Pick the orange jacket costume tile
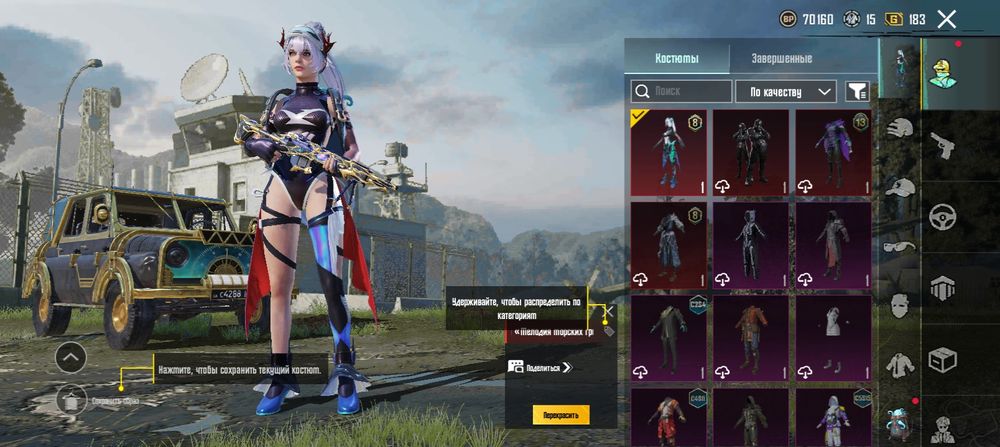Viewport: 1000px width, 447px height. tap(750, 337)
